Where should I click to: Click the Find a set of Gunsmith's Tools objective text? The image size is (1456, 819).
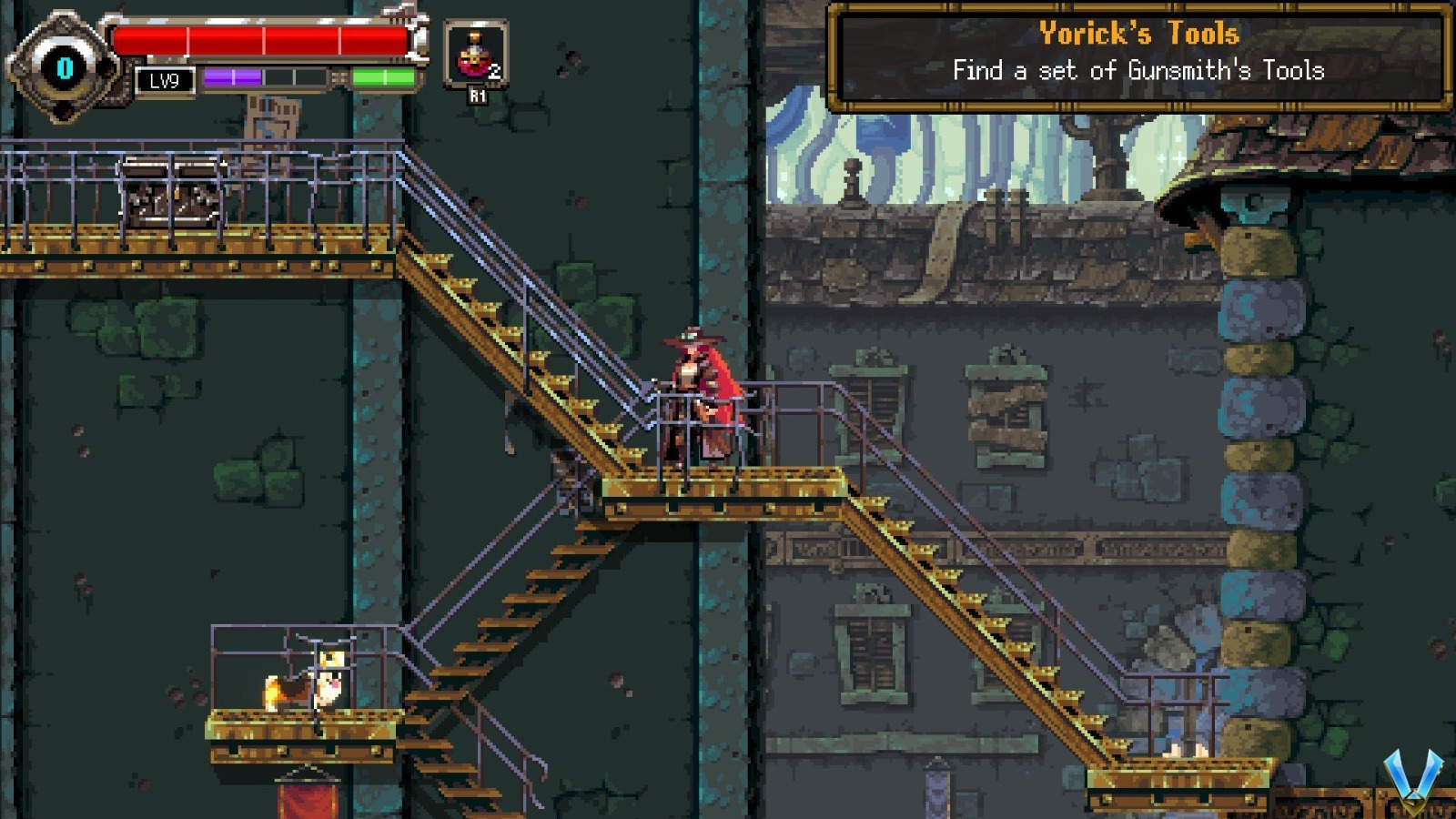tap(1140, 67)
